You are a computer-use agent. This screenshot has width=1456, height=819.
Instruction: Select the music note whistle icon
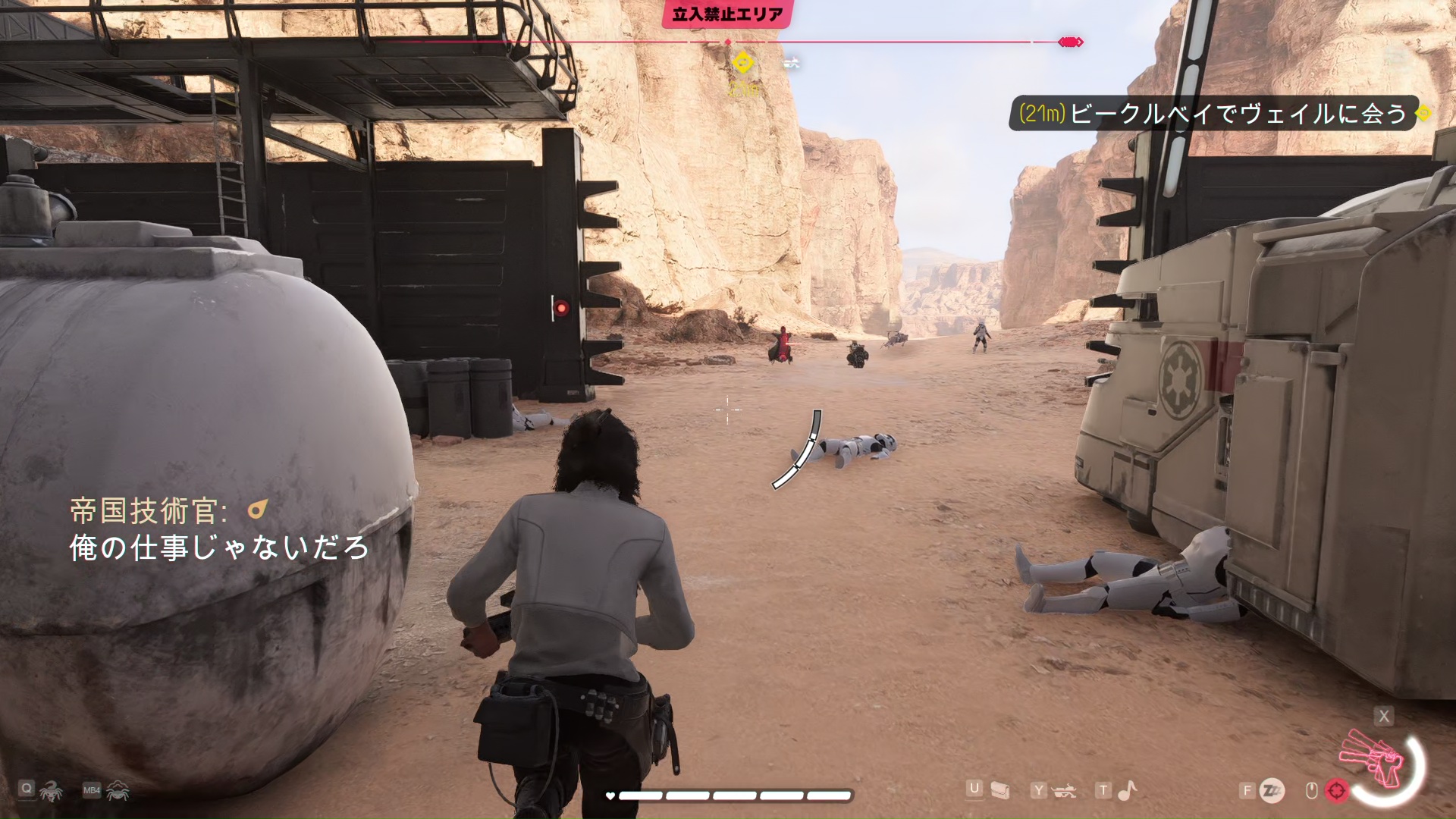pyautogui.click(x=1128, y=791)
